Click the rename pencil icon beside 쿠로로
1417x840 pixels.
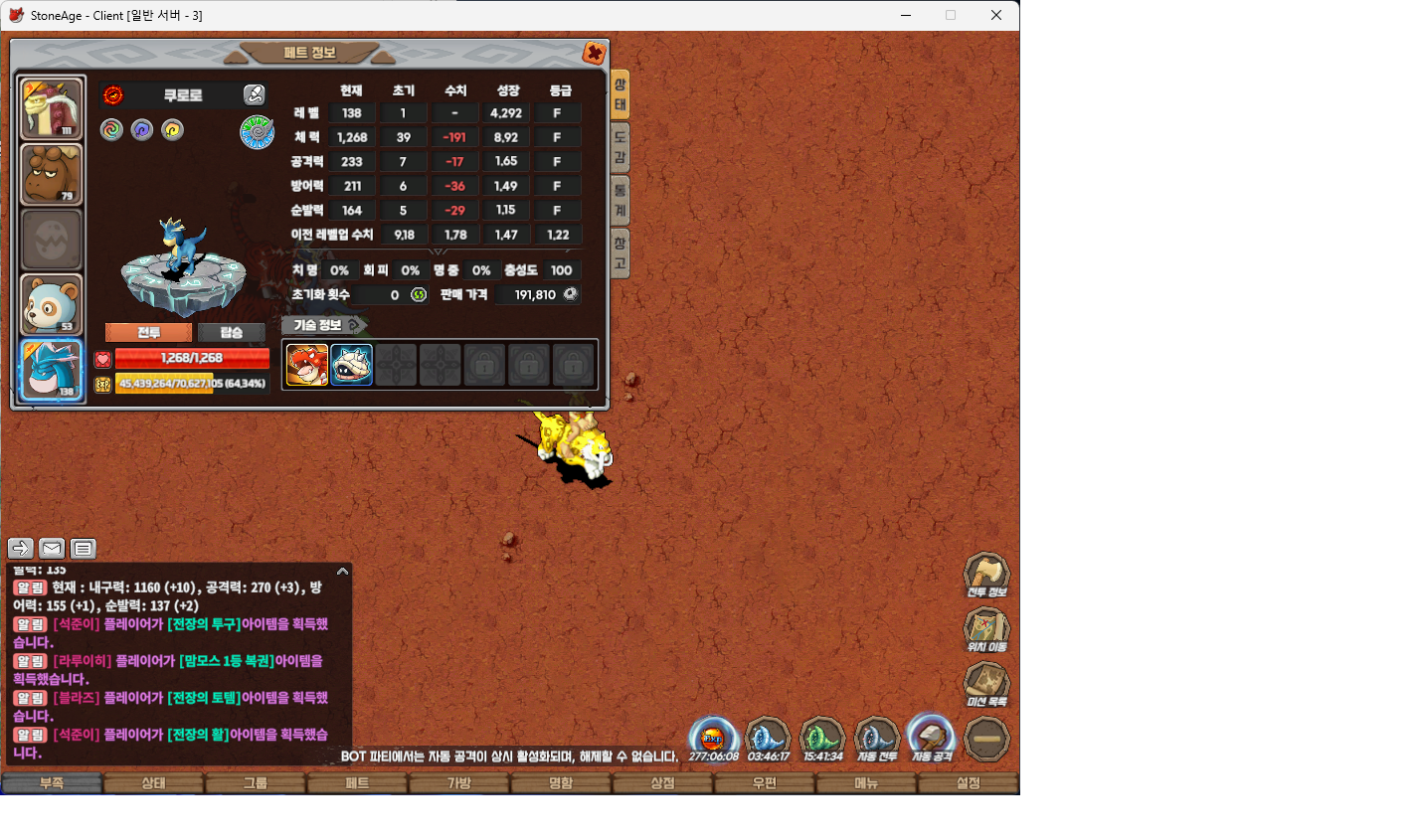(255, 95)
